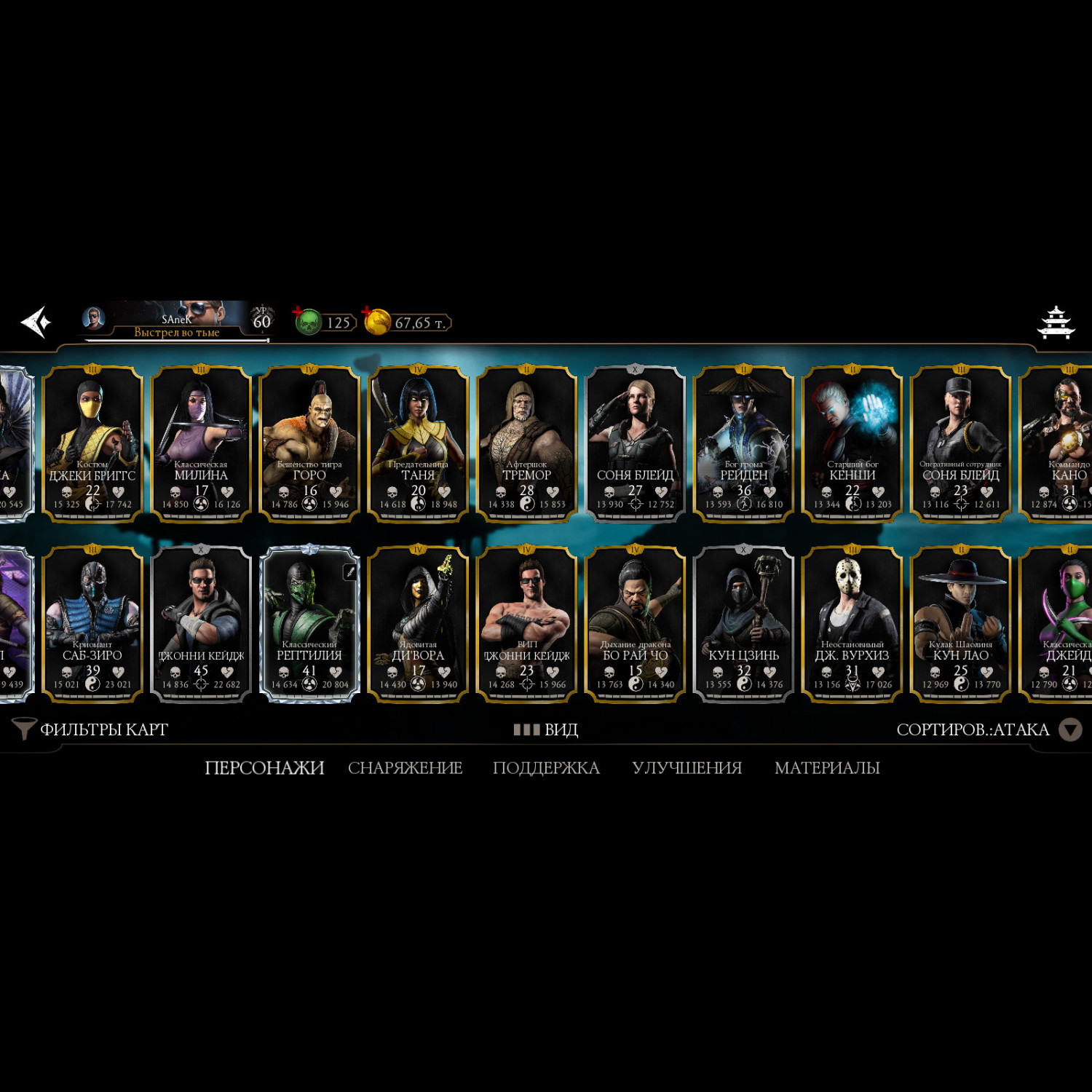The height and width of the screenshot is (1092, 1092).
Task: Select the Рейден character card
Action: coord(743,443)
